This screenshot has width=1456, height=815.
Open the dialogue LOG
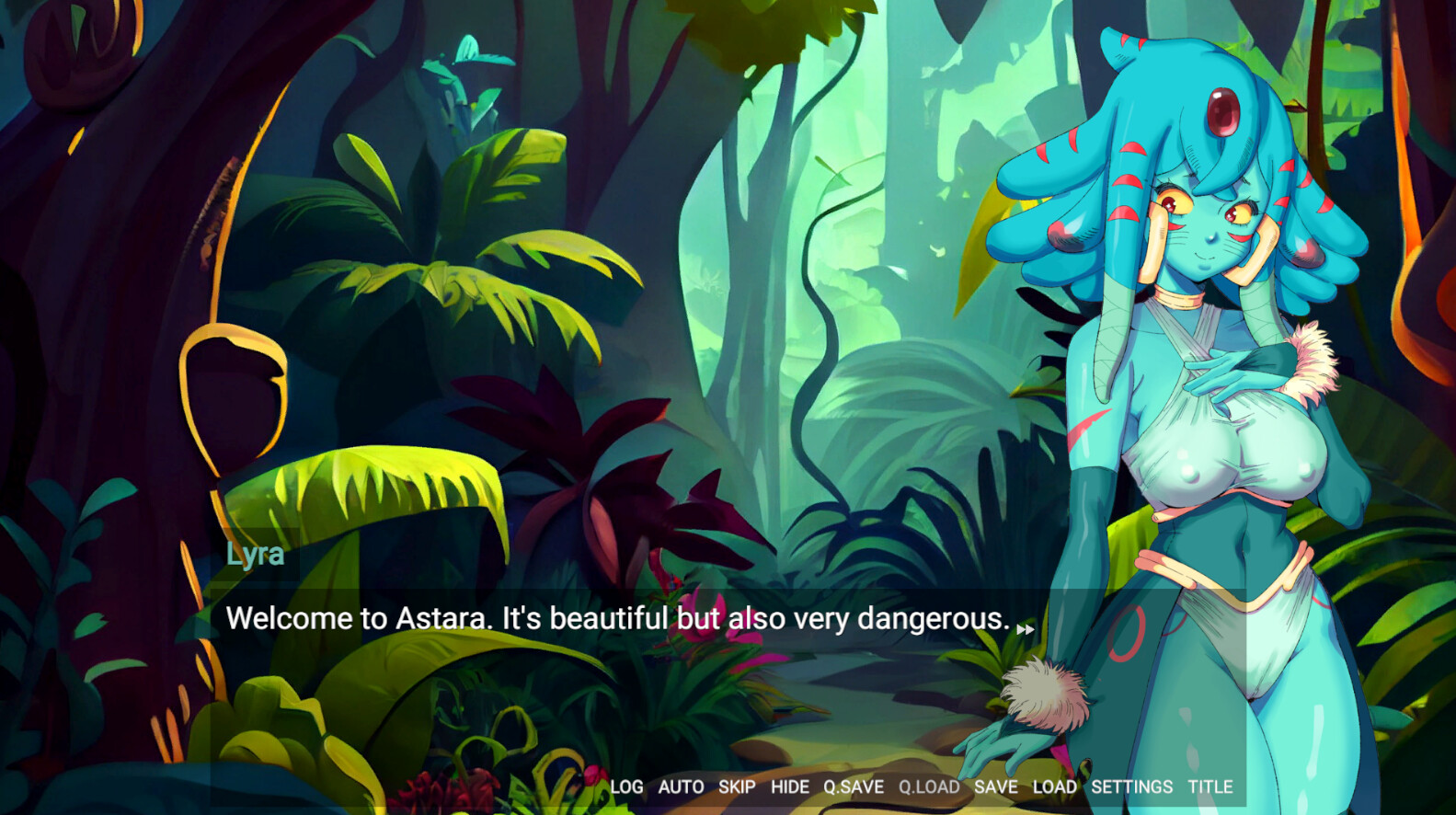[627, 786]
